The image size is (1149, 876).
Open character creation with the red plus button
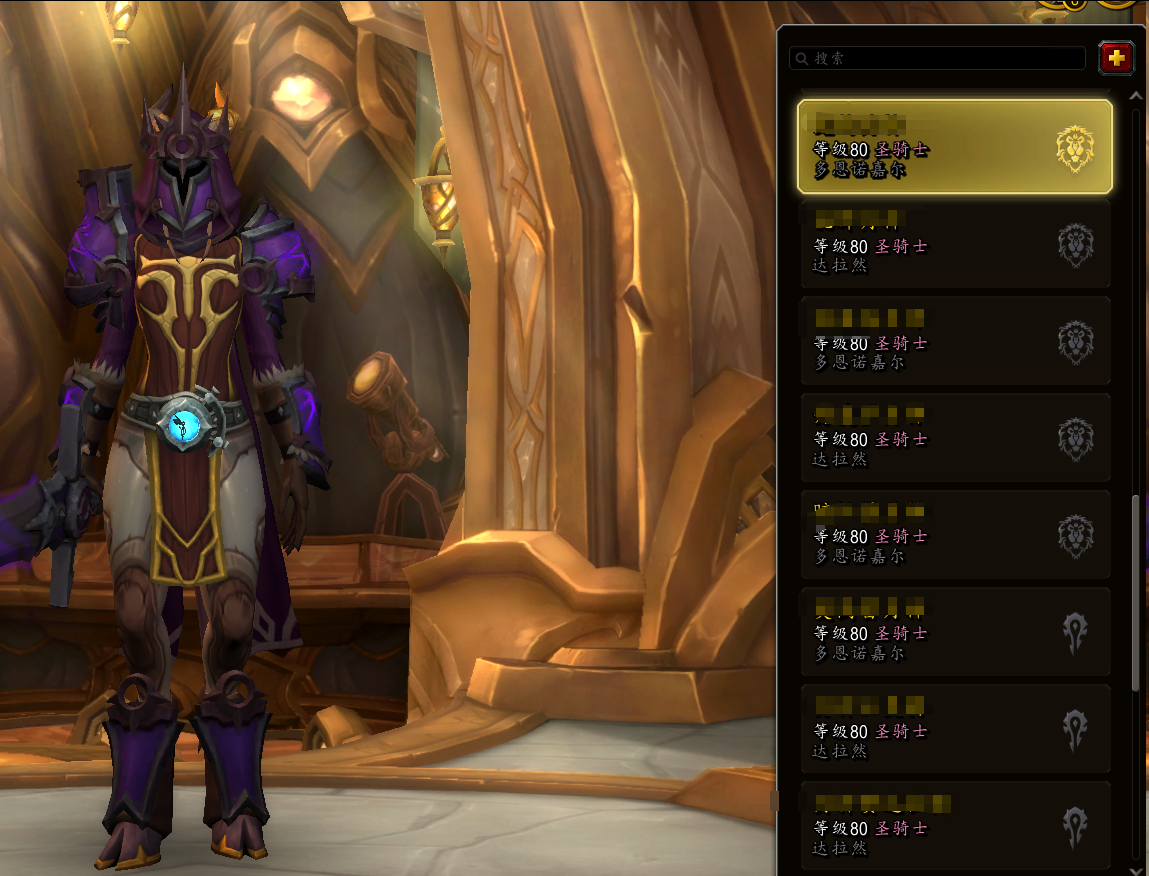(x=1116, y=58)
